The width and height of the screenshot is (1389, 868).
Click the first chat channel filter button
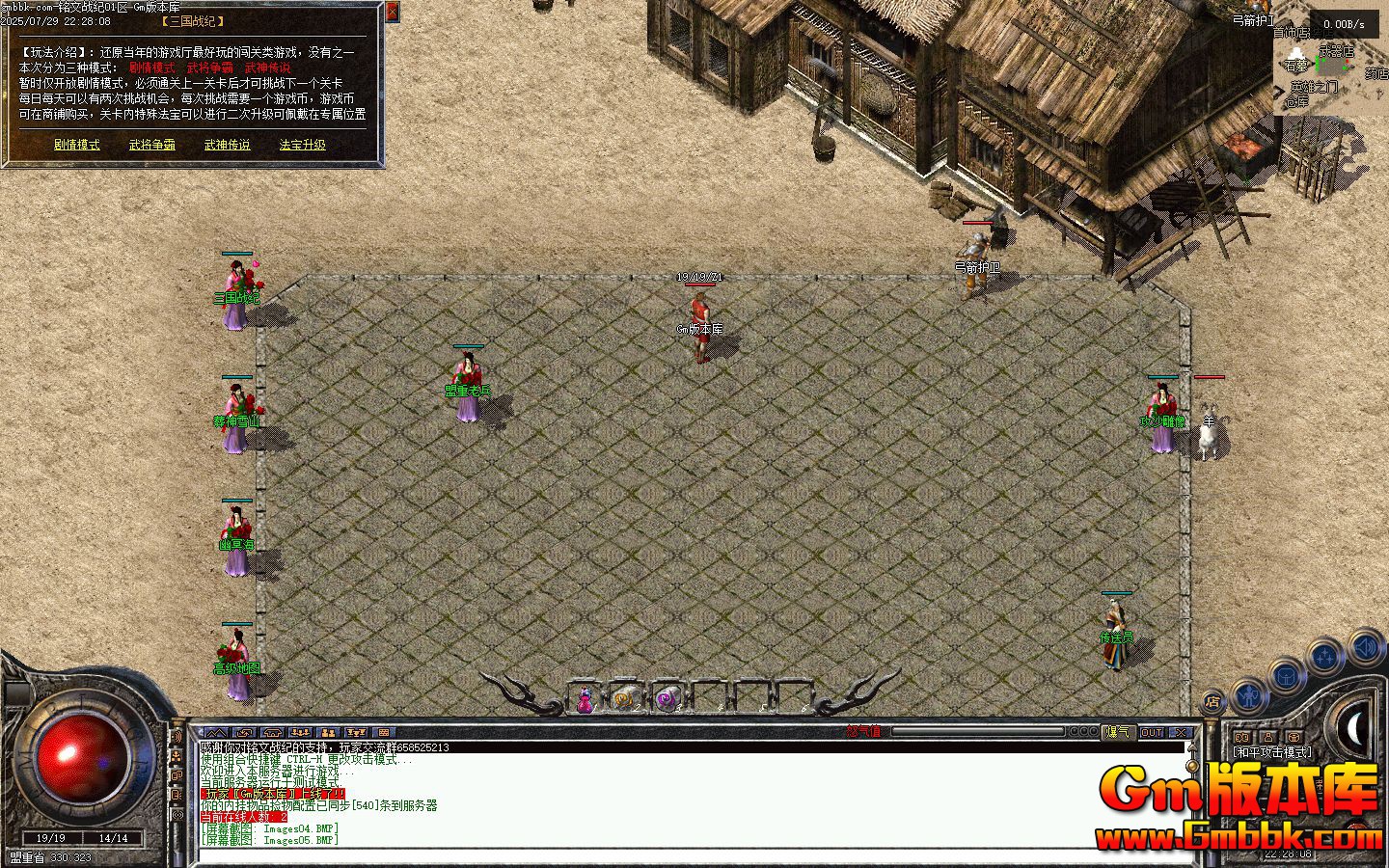[216, 733]
